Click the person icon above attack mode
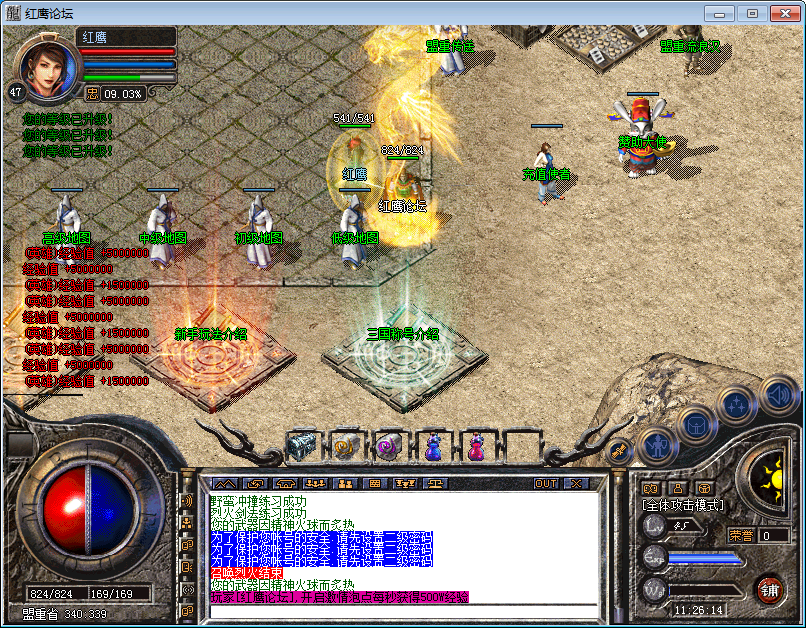This screenshot has height=628, width=806. click(677, 488)
